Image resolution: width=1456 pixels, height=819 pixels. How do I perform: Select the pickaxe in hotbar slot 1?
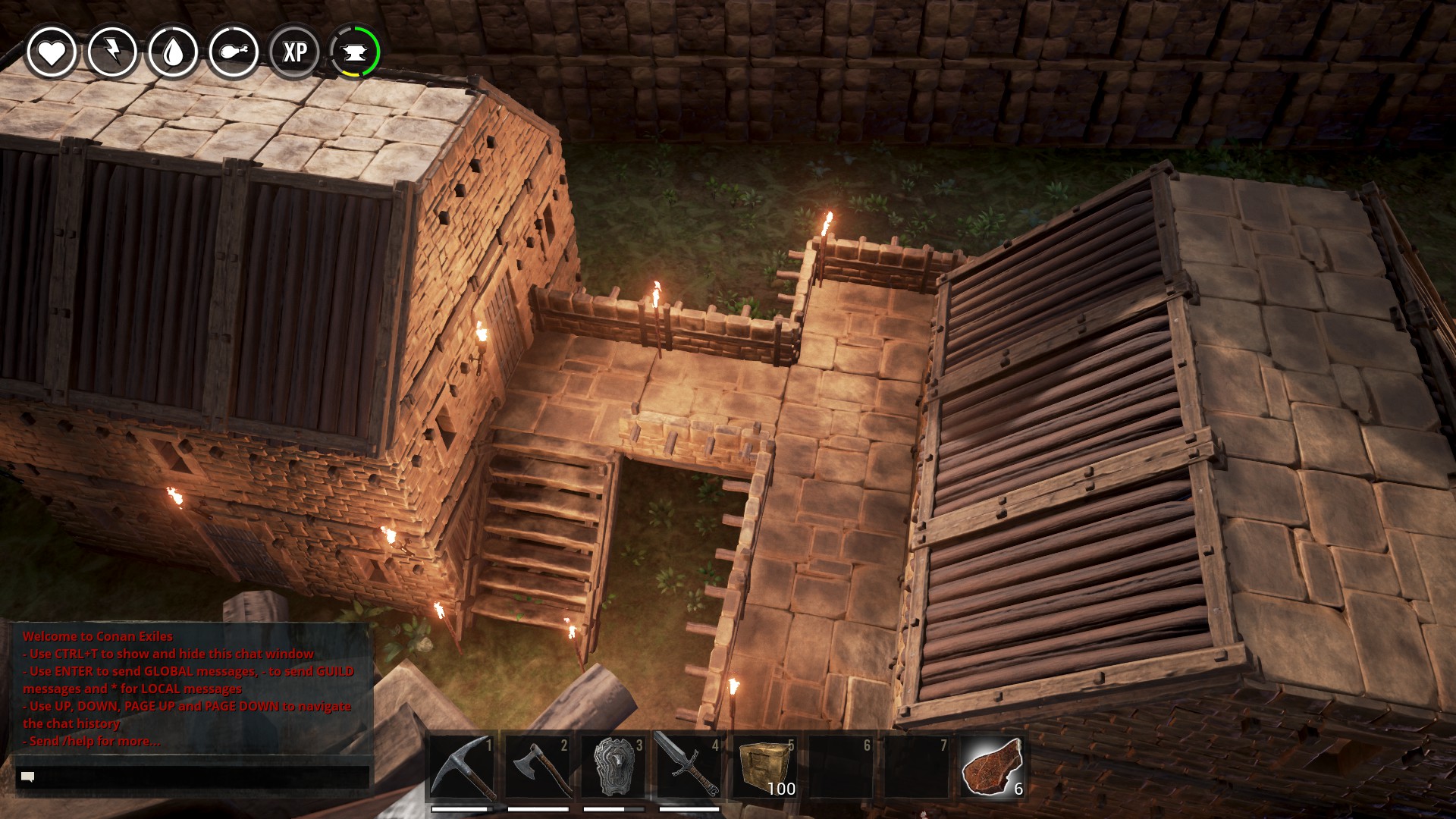click(x=463, y=766)
